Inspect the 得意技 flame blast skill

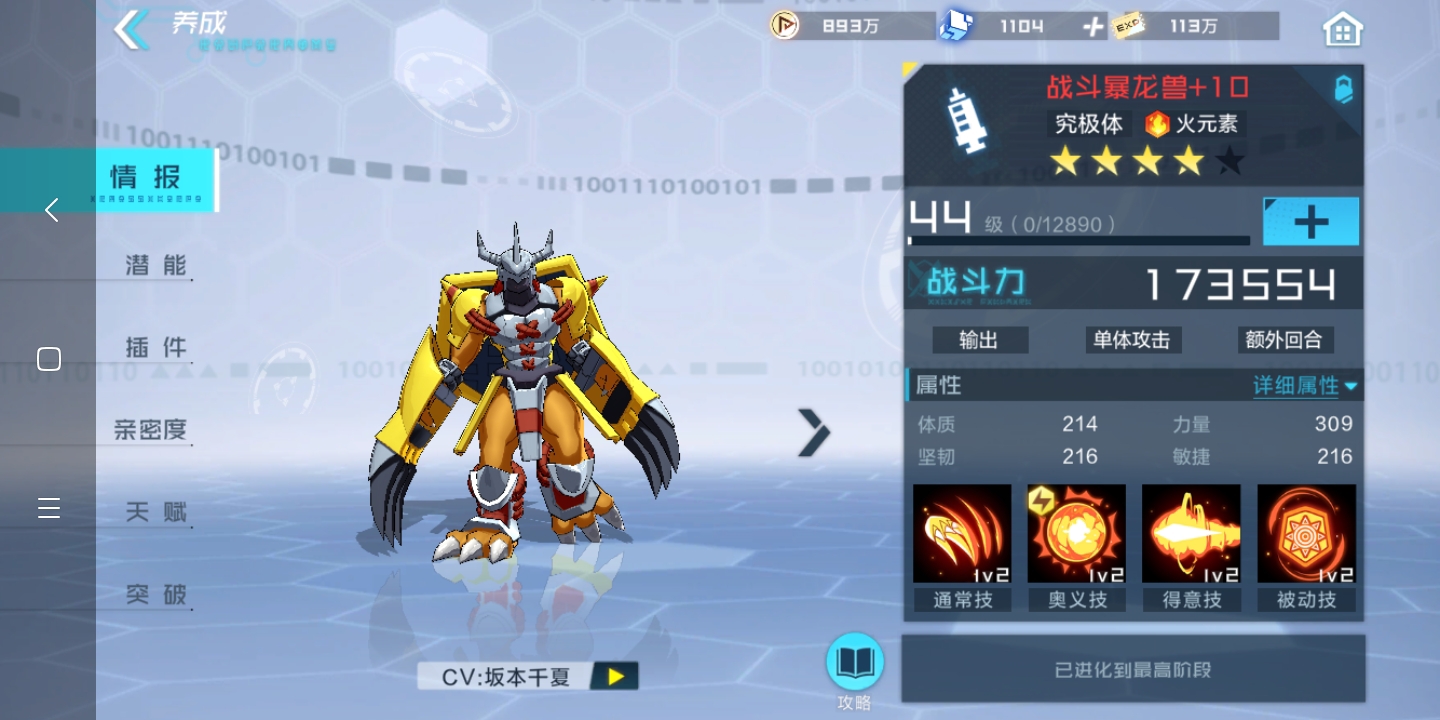[1191, 534]
